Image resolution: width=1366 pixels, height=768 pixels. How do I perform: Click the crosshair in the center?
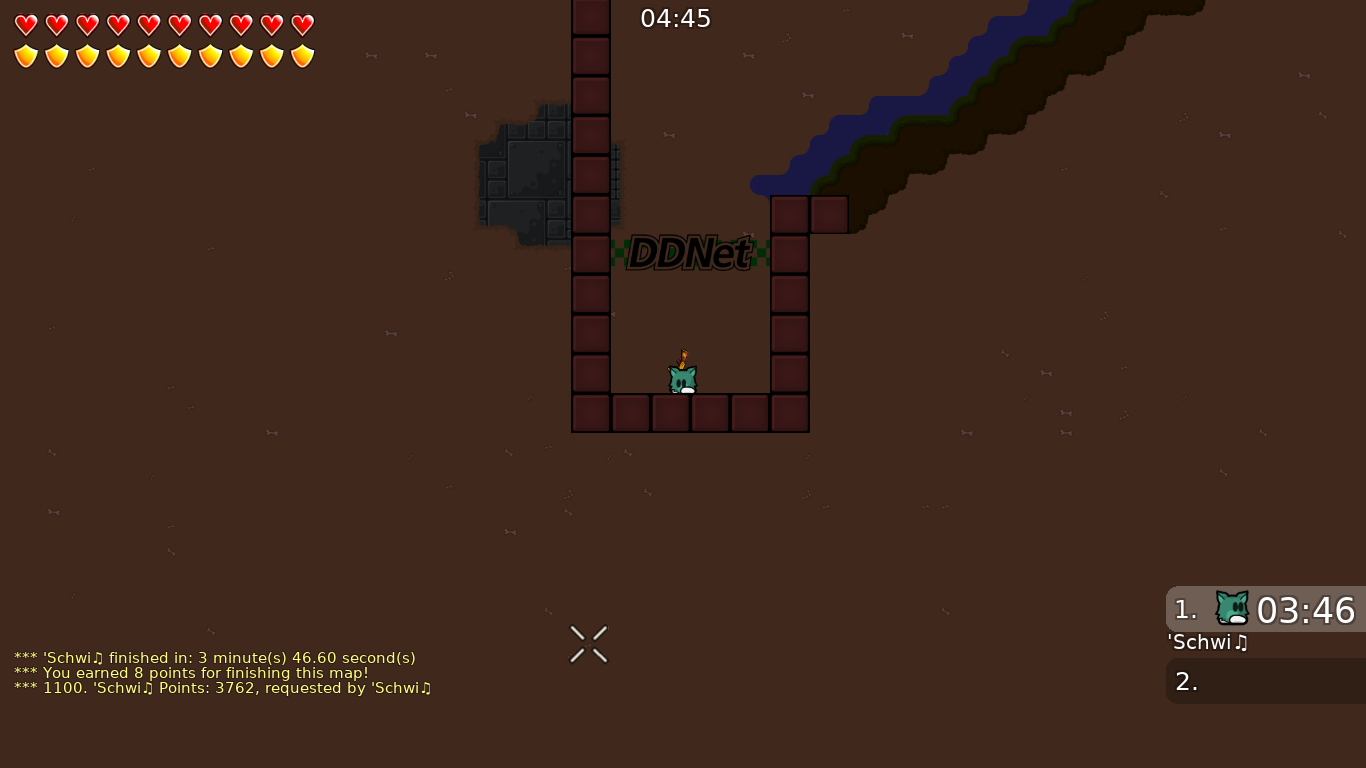(x=588, y=643)
